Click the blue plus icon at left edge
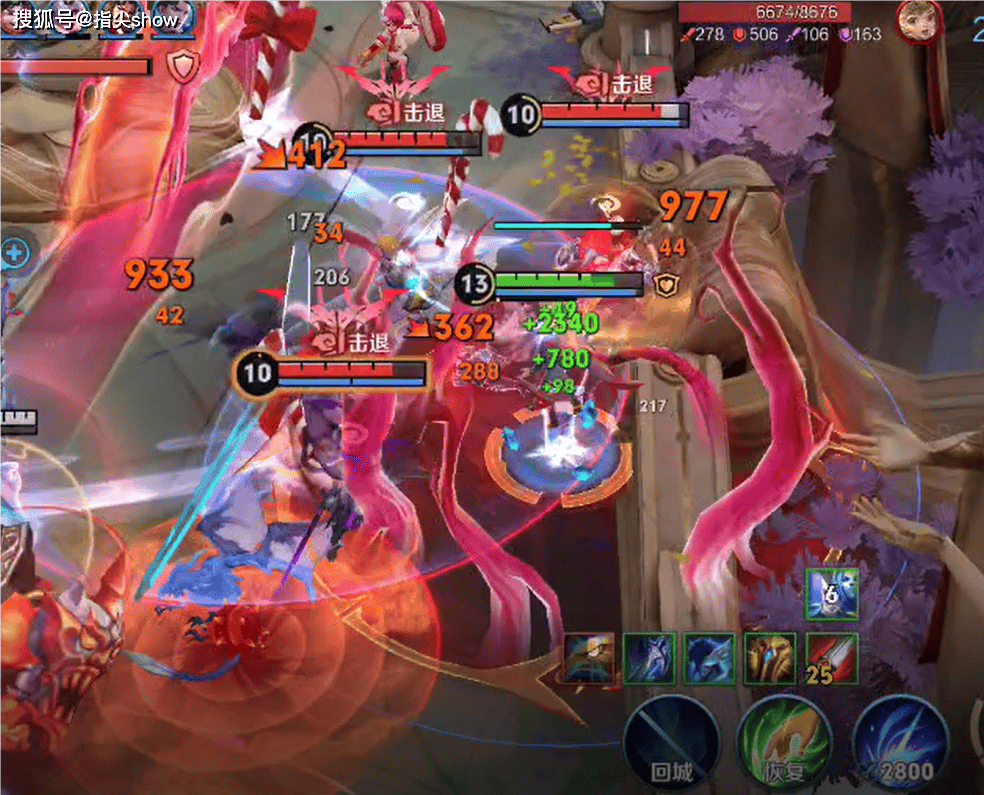The width and height of the screenshot is (984, 795). pos(14,252)
